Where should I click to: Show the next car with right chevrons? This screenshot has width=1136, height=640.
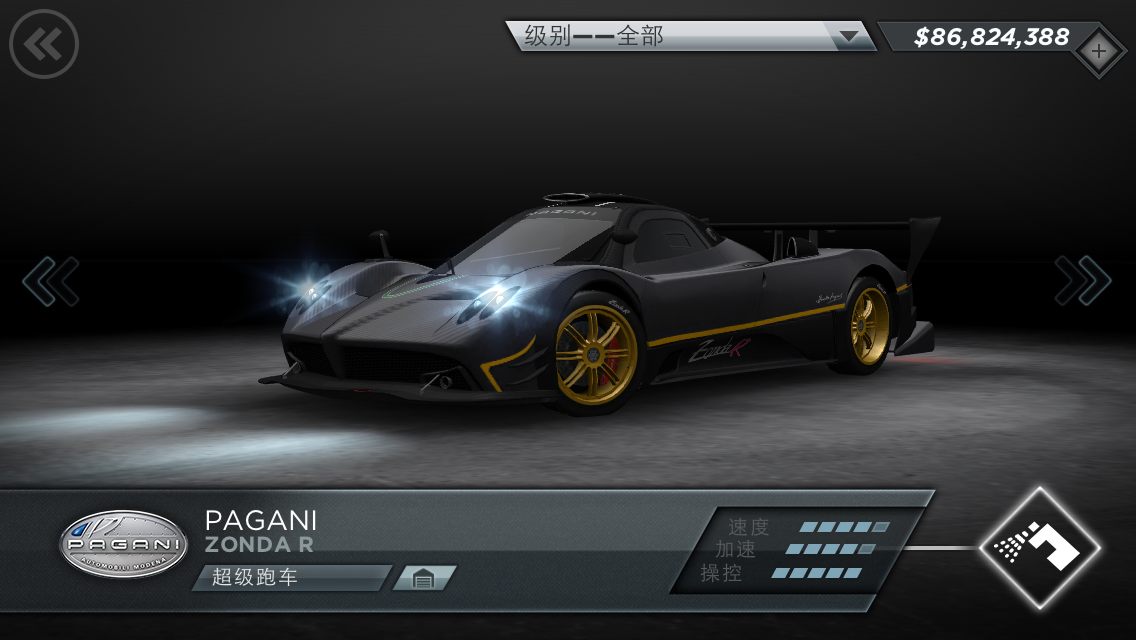tap(1082, 281)
